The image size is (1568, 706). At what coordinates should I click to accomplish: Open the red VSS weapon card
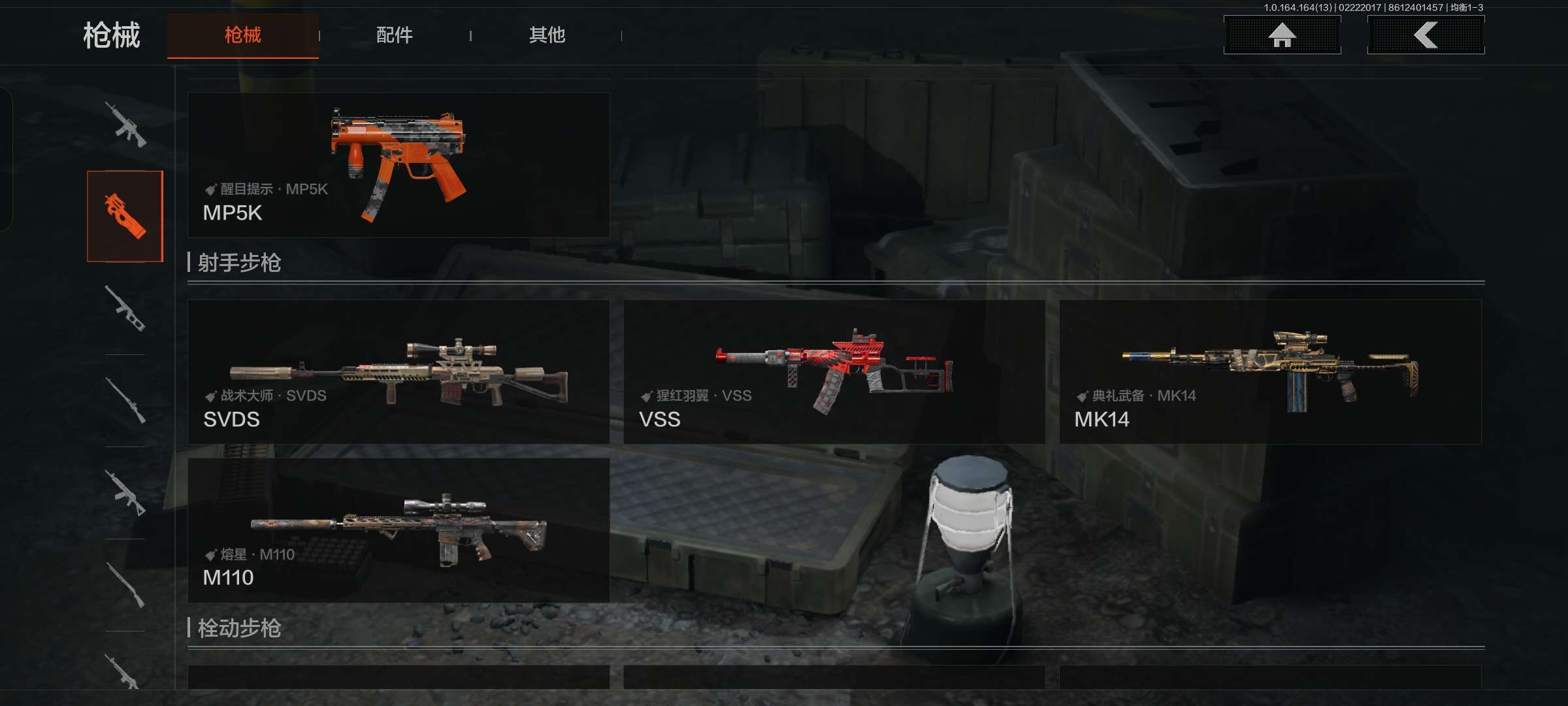pos(834,372)
